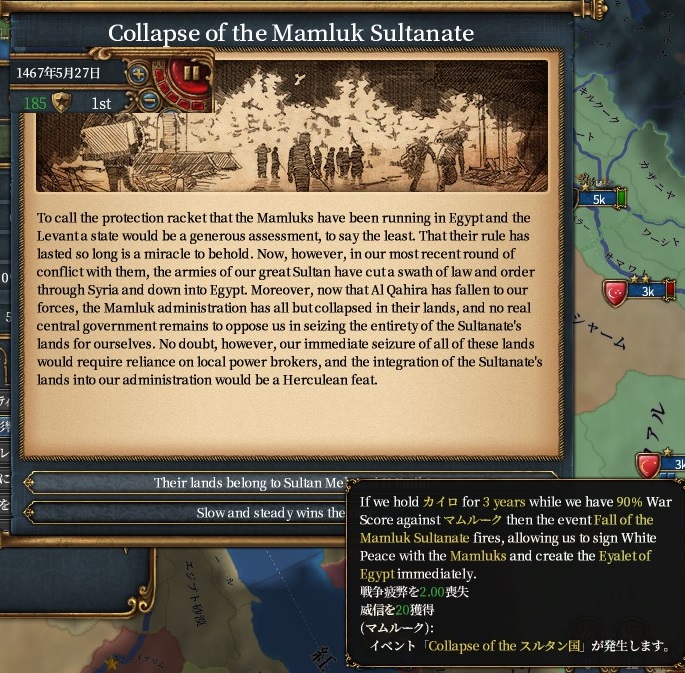The width and height of the screenshot is (685, 673).
Task: Choose 'Slow and steady wins the' option
Action: [x=190, y=513]
